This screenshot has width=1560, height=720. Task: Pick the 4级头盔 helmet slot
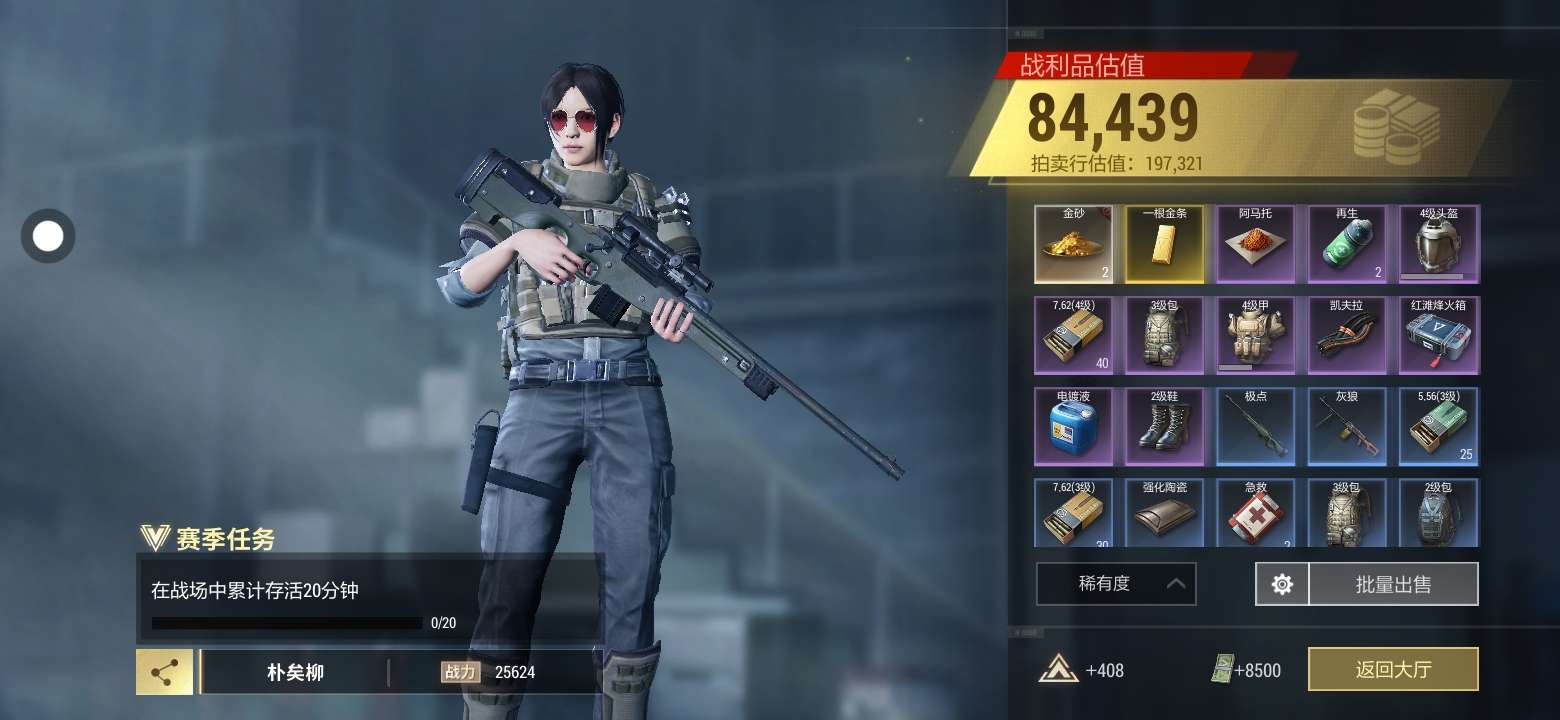point(1439,244)
